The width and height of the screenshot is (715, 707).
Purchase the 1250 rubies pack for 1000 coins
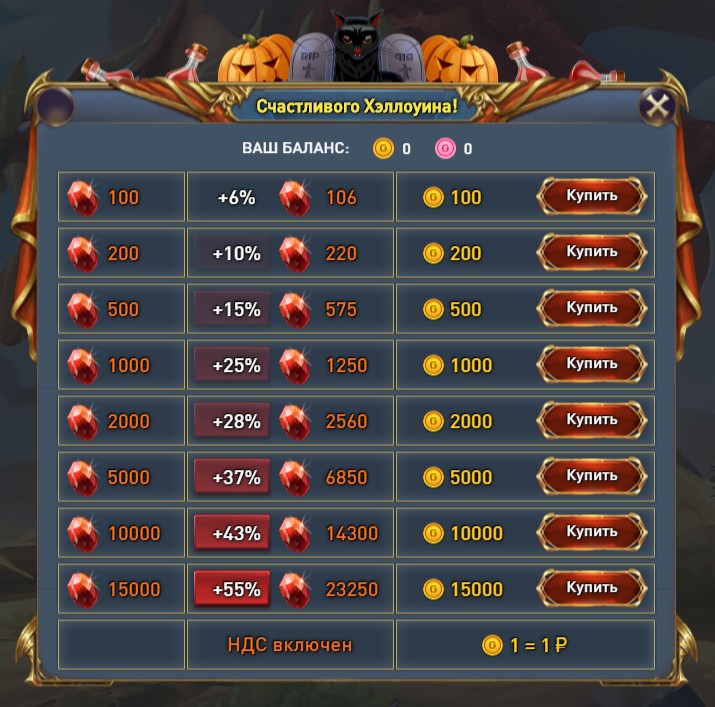[x=592, y=365]
